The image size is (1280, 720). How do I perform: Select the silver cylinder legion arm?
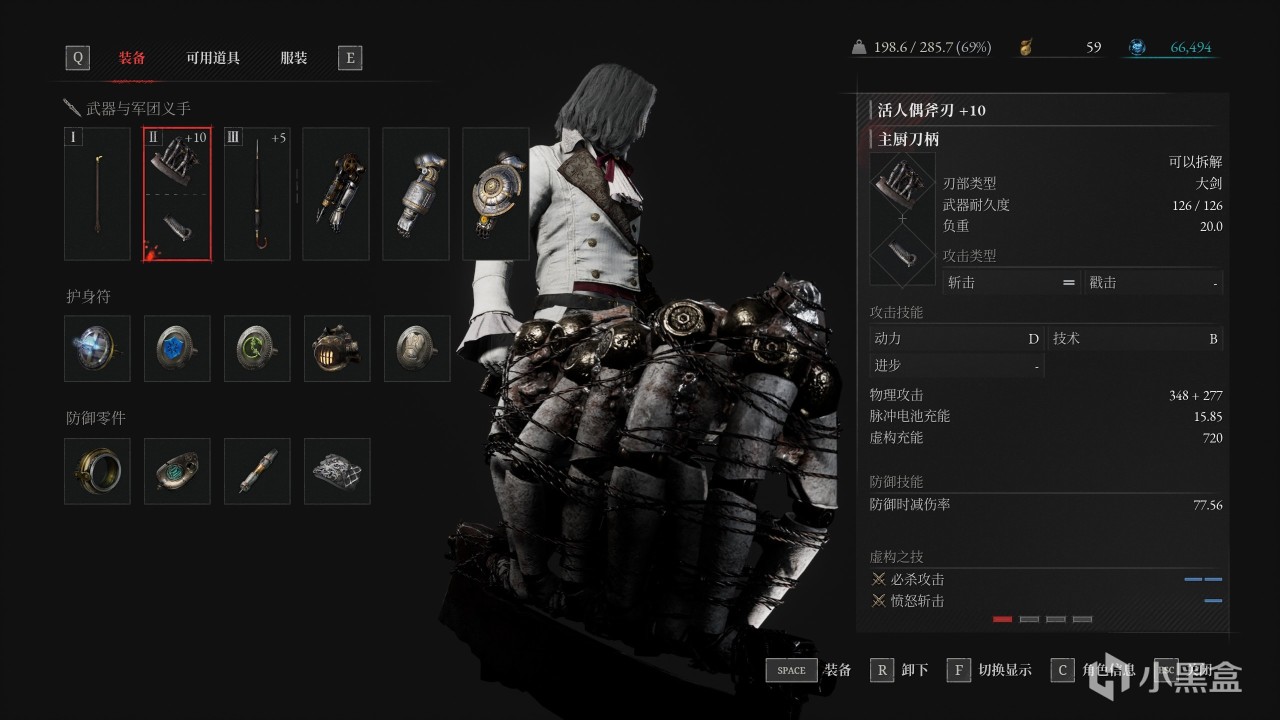[416, 194]
